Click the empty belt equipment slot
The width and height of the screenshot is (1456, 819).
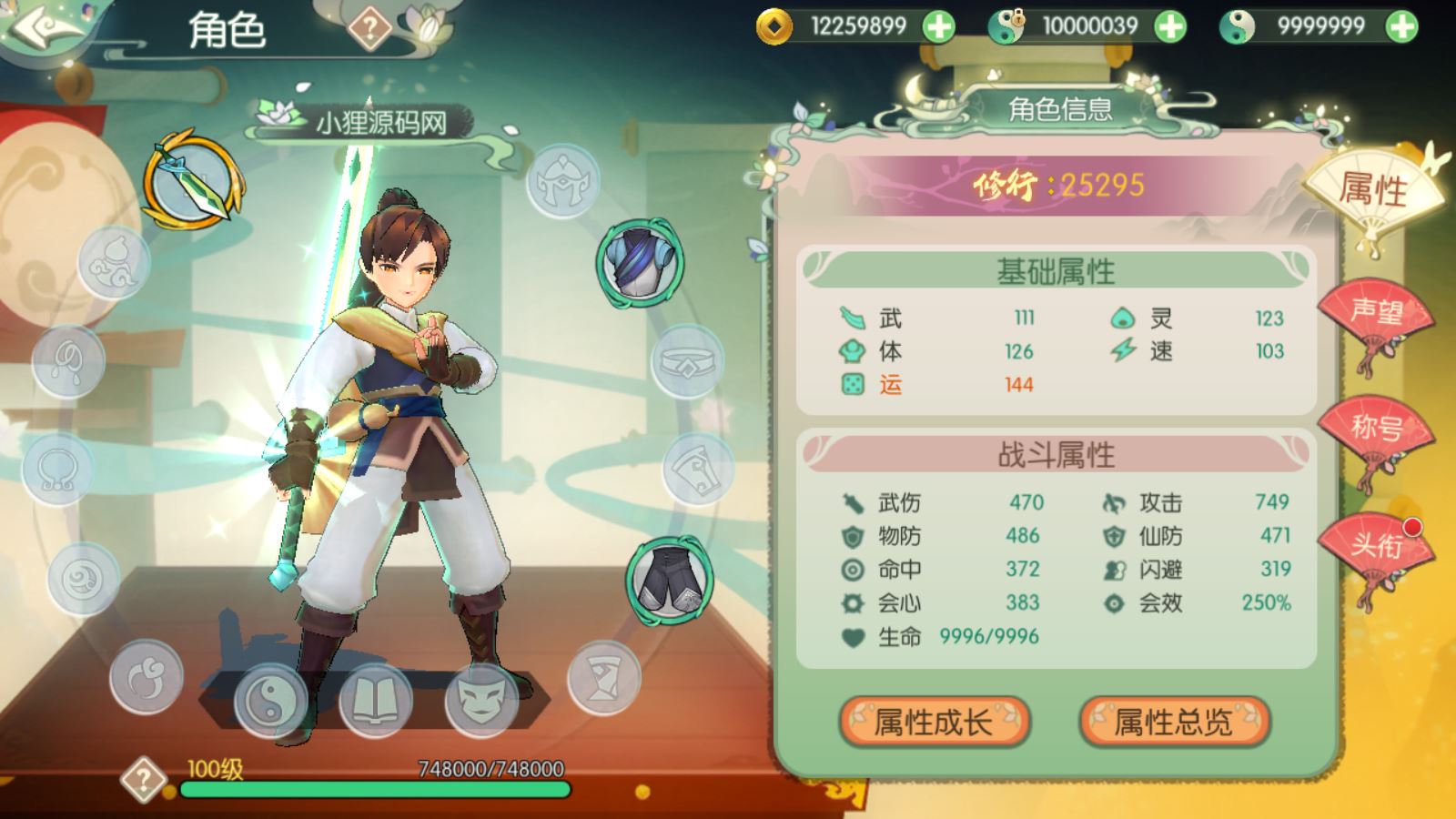(687, 362)
